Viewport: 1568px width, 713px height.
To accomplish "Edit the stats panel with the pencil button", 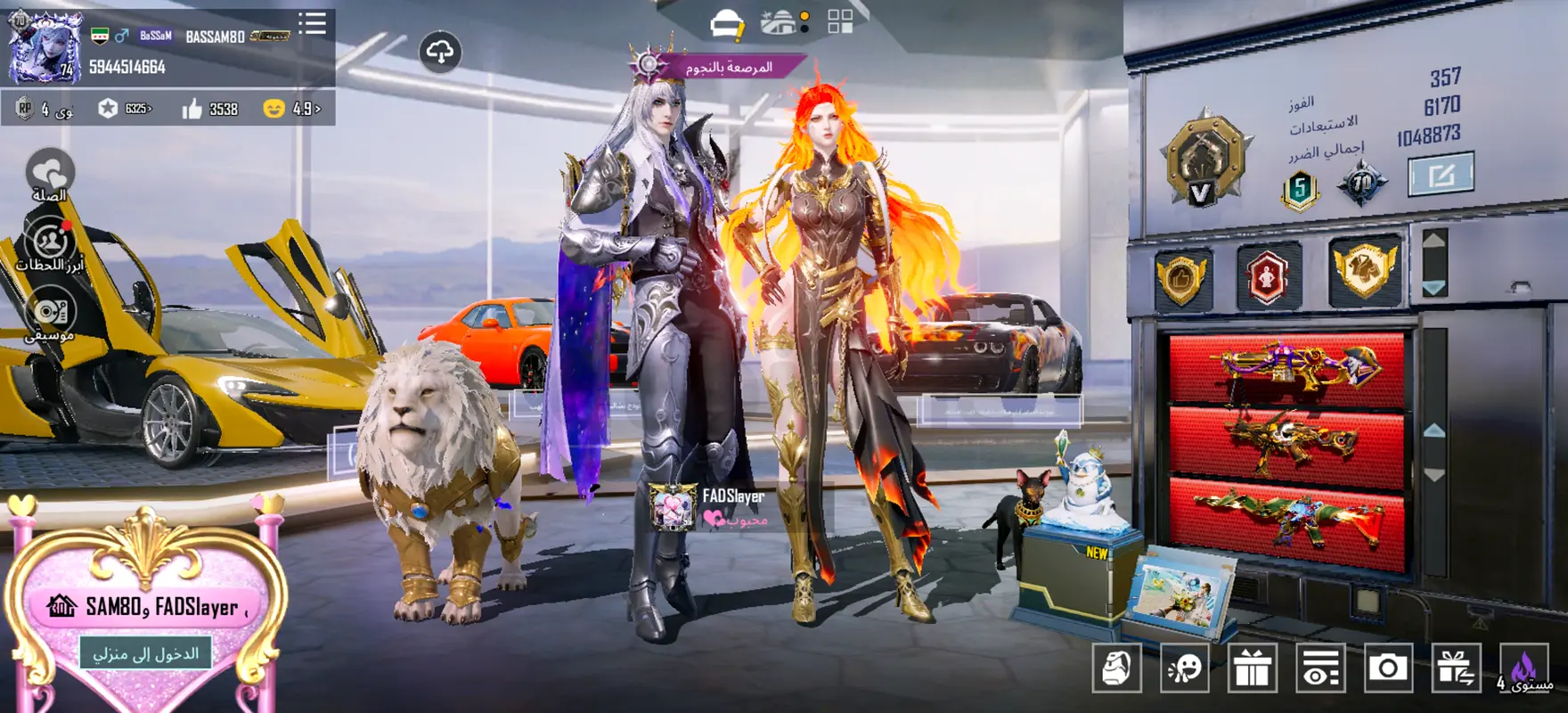I will (1440, 174).
